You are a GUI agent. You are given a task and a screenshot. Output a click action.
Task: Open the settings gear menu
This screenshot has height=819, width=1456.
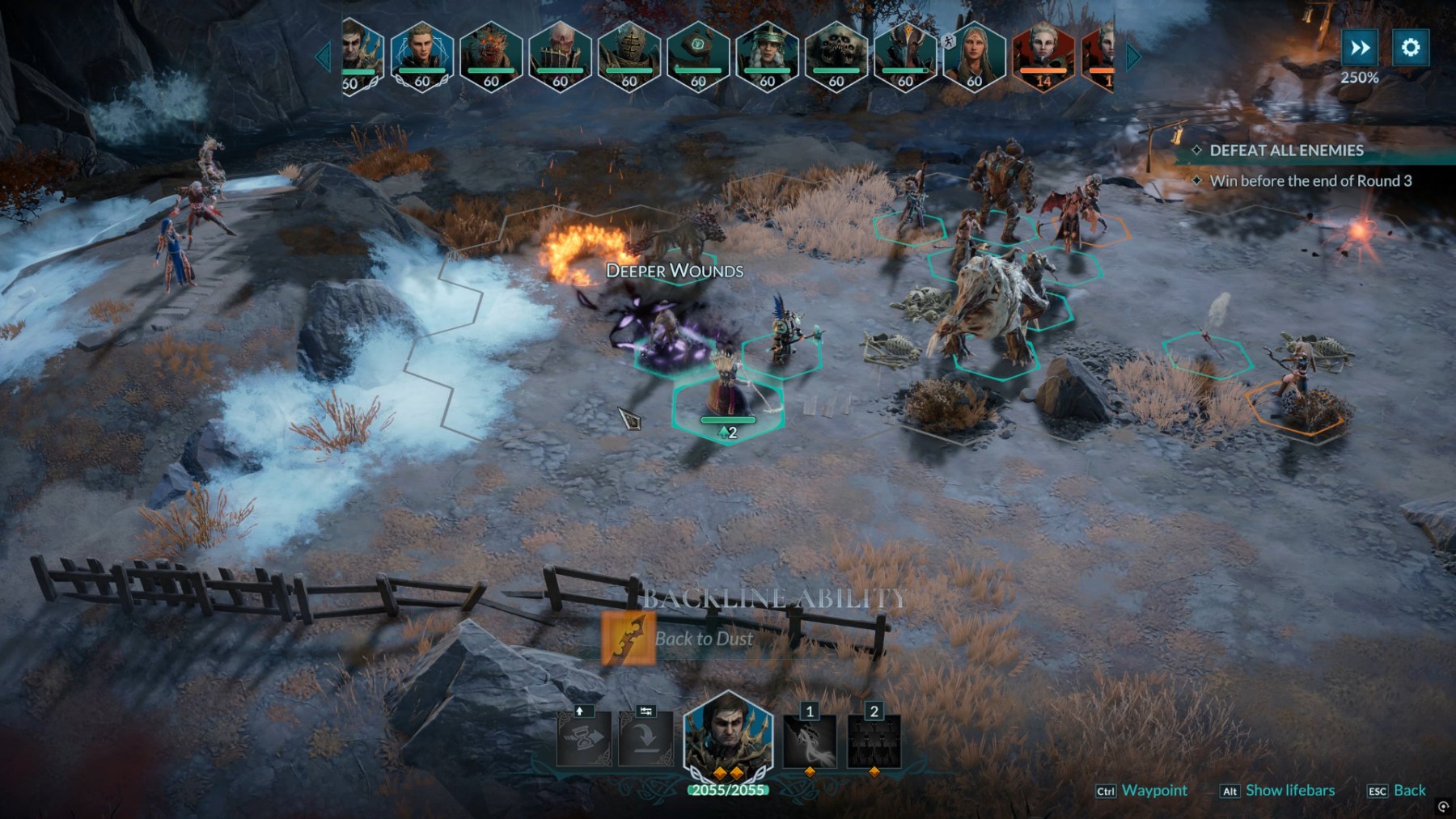1410,48
